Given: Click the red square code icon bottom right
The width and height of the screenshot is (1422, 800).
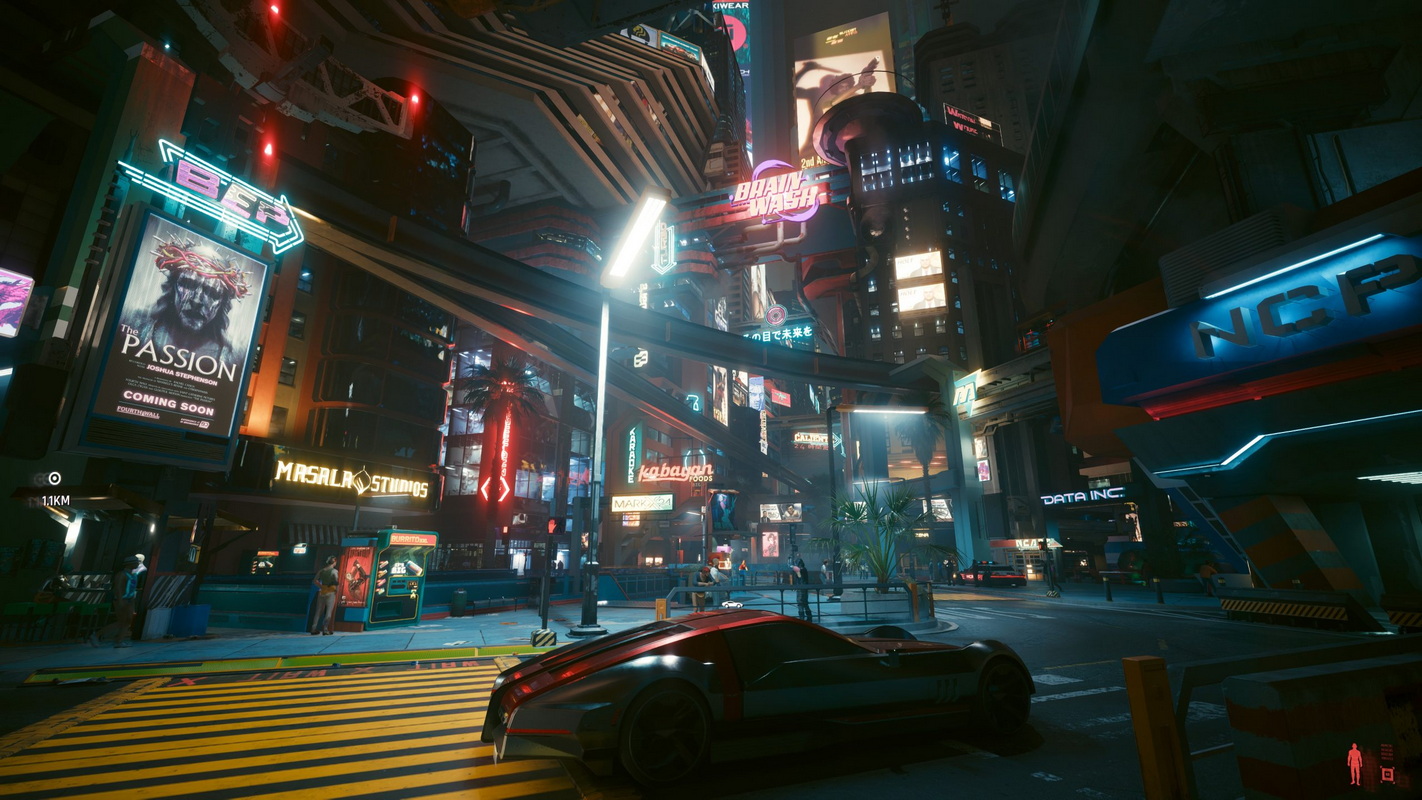Looking at the screenshot, I should pos(1387,775).
